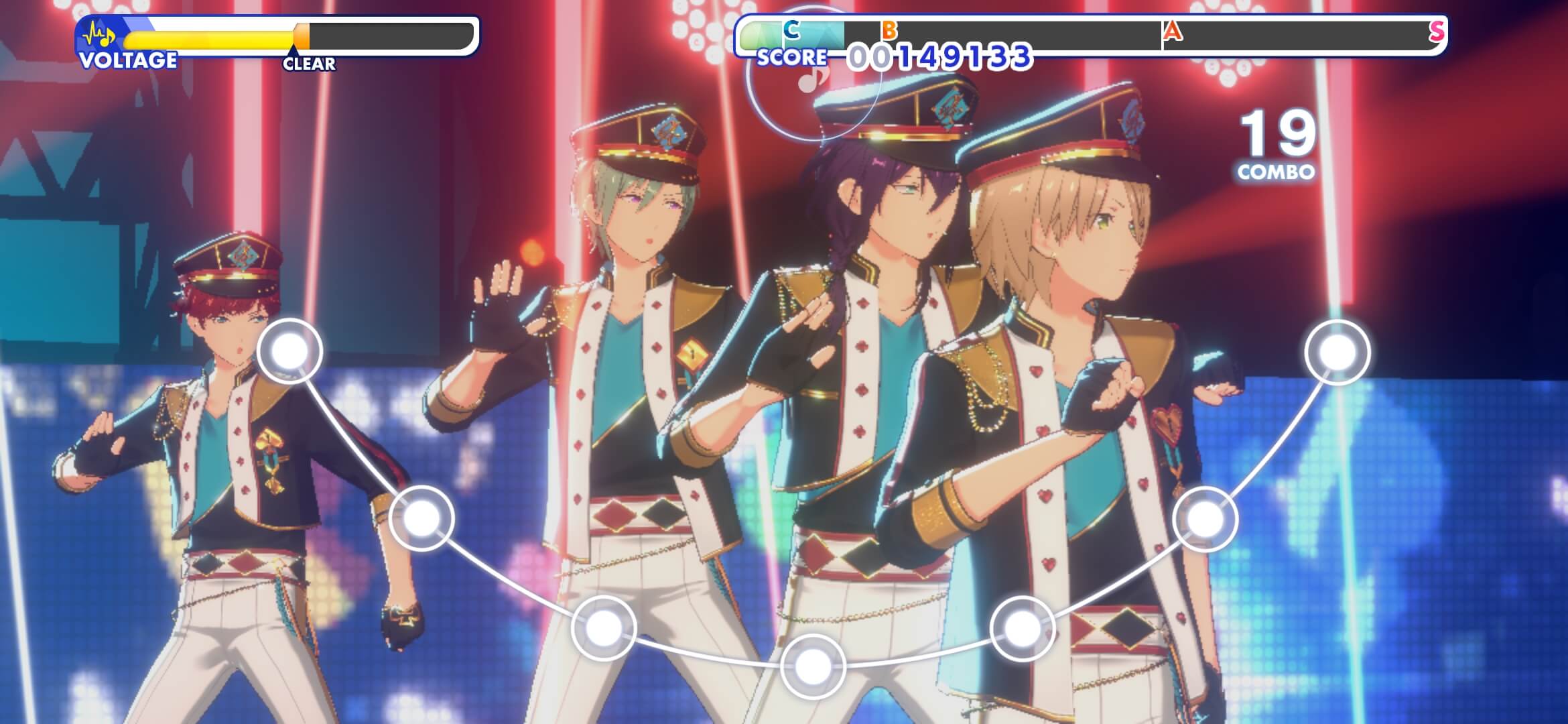The height and width of the screenshot is (724, 1568).
Task: Tap the lowest middle judgment circle
Action: tap(812, 665)
